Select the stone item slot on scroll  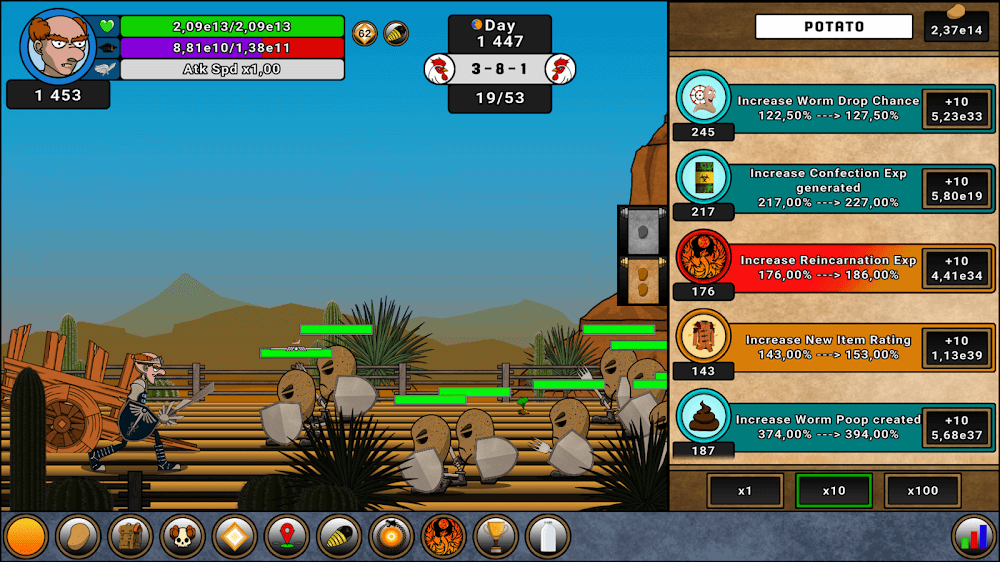642,232
